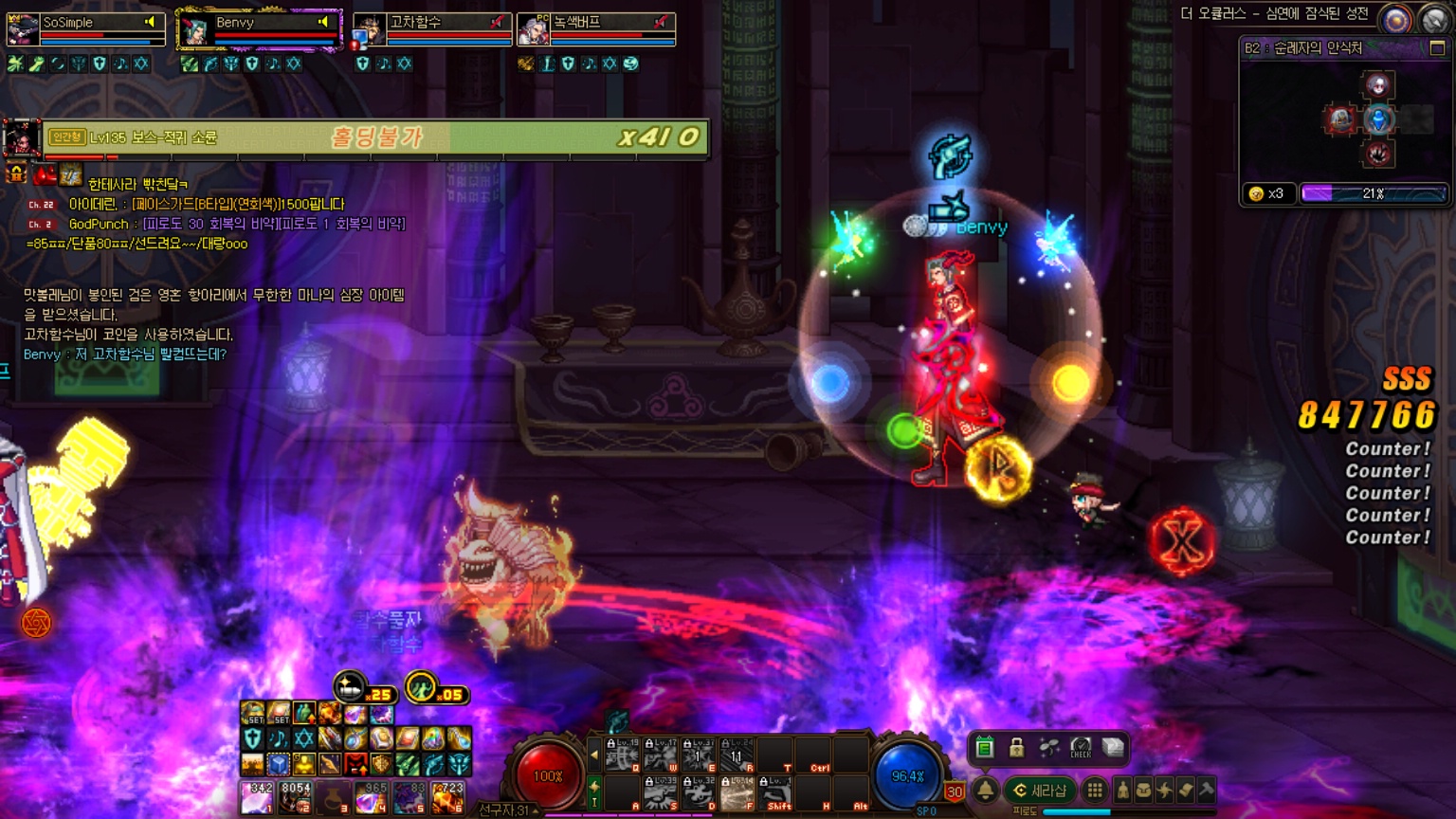Open the character info silhouette icon
Screen dimensions: 1456x819
point(1123,790)
